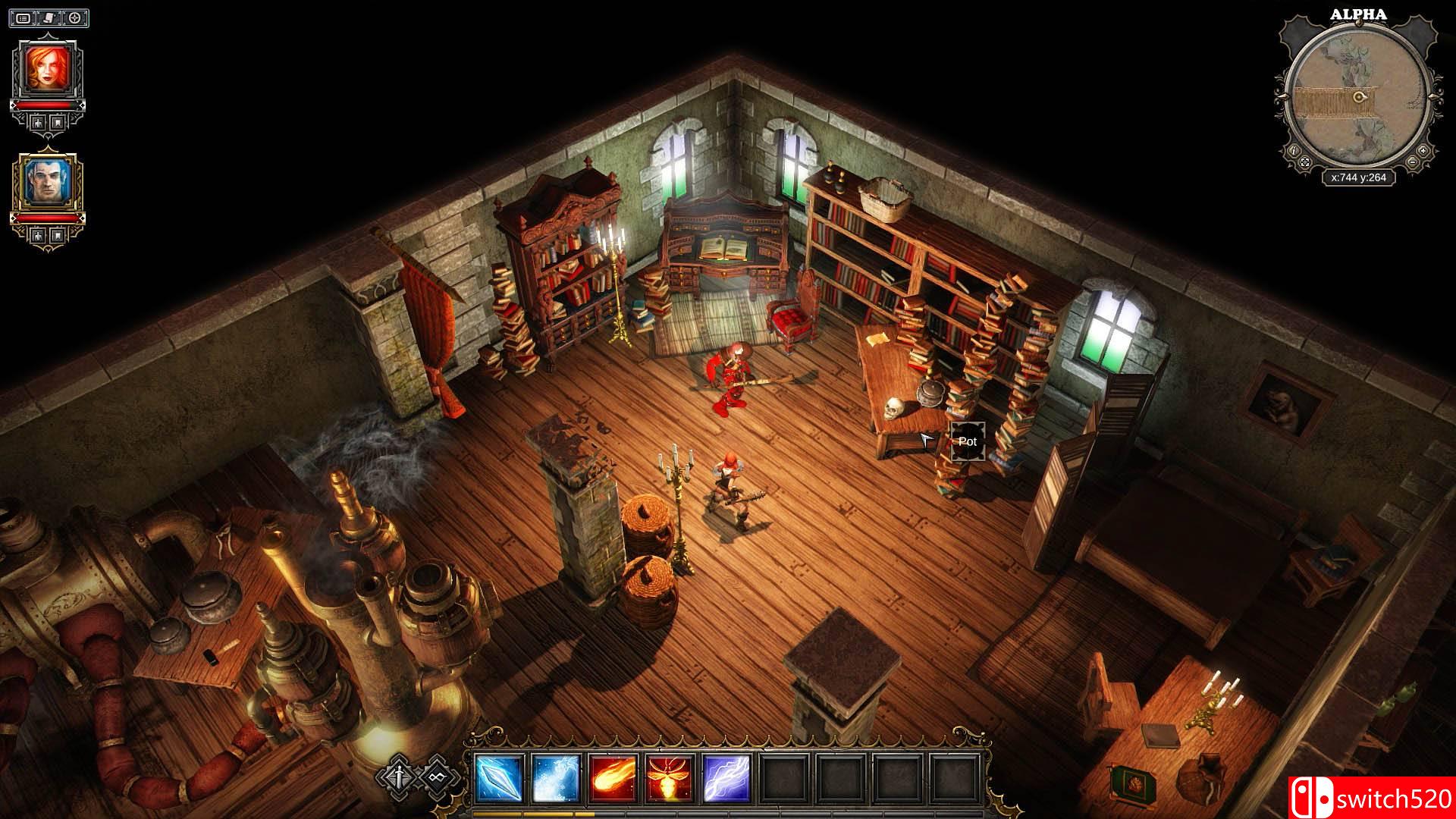Screen dimensions: 1456x819
Task: Click the left arrow on the minimap edge
Action: click(1285, 97)
